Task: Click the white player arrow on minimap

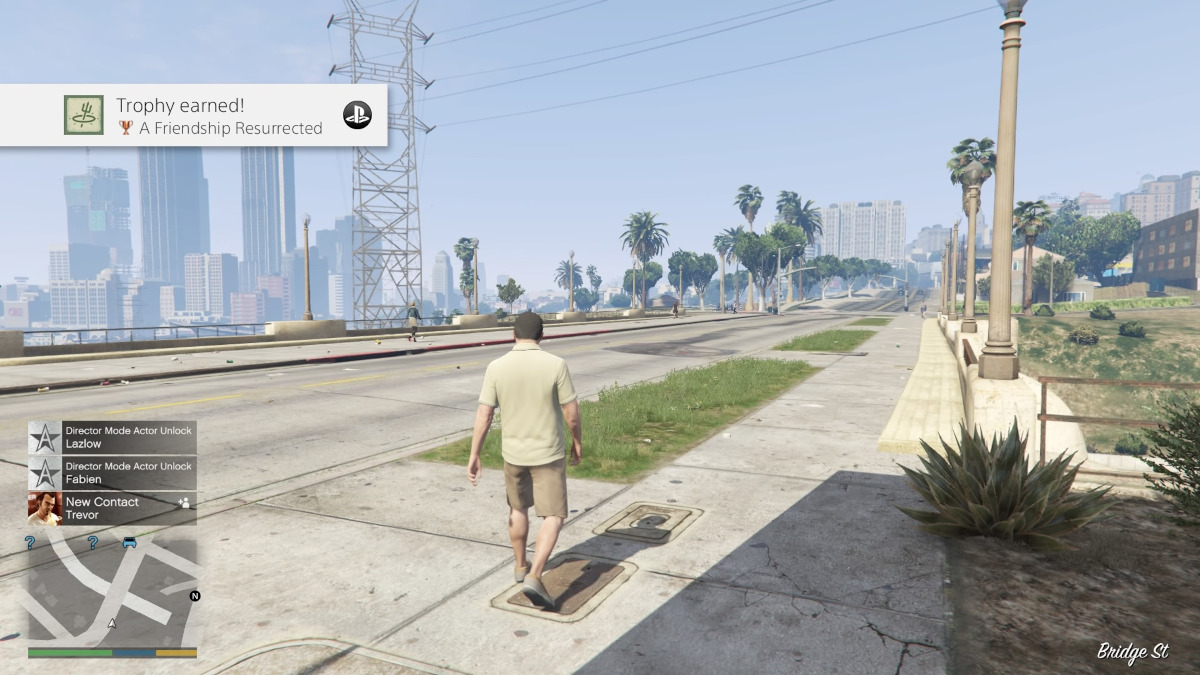Action: coord(112,623)
